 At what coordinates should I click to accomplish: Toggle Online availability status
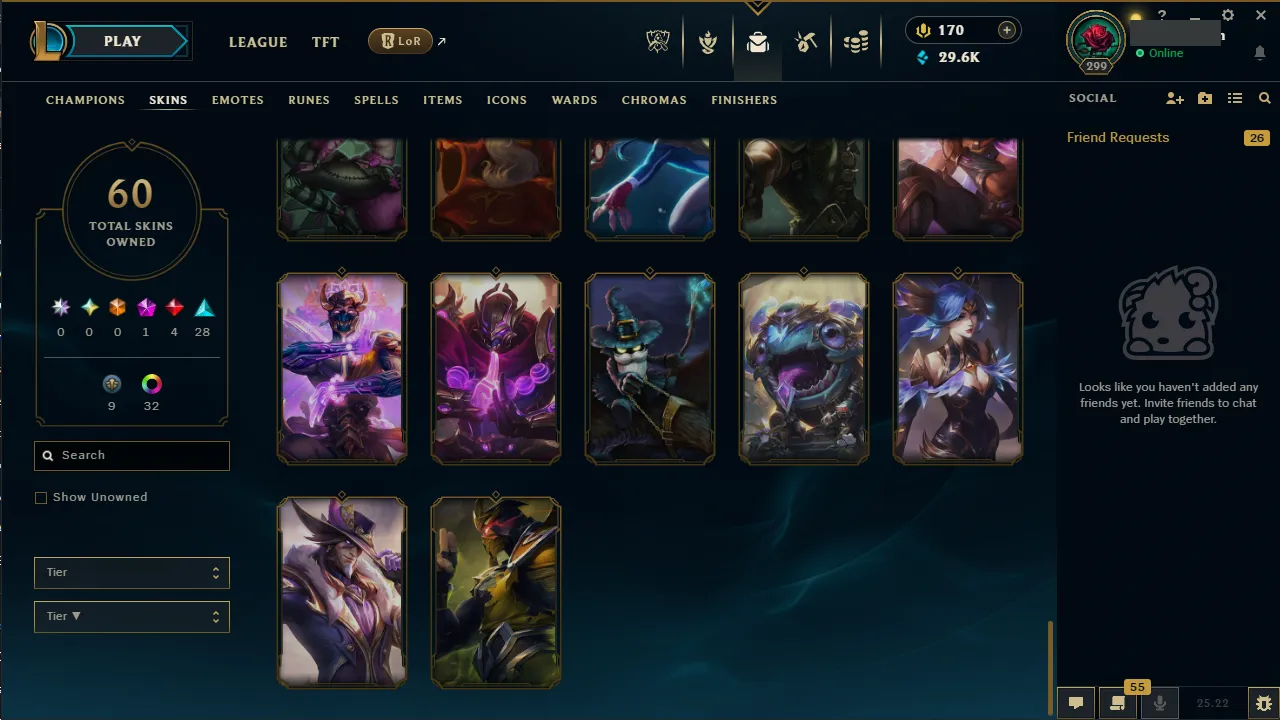(x=1162, y=53)
